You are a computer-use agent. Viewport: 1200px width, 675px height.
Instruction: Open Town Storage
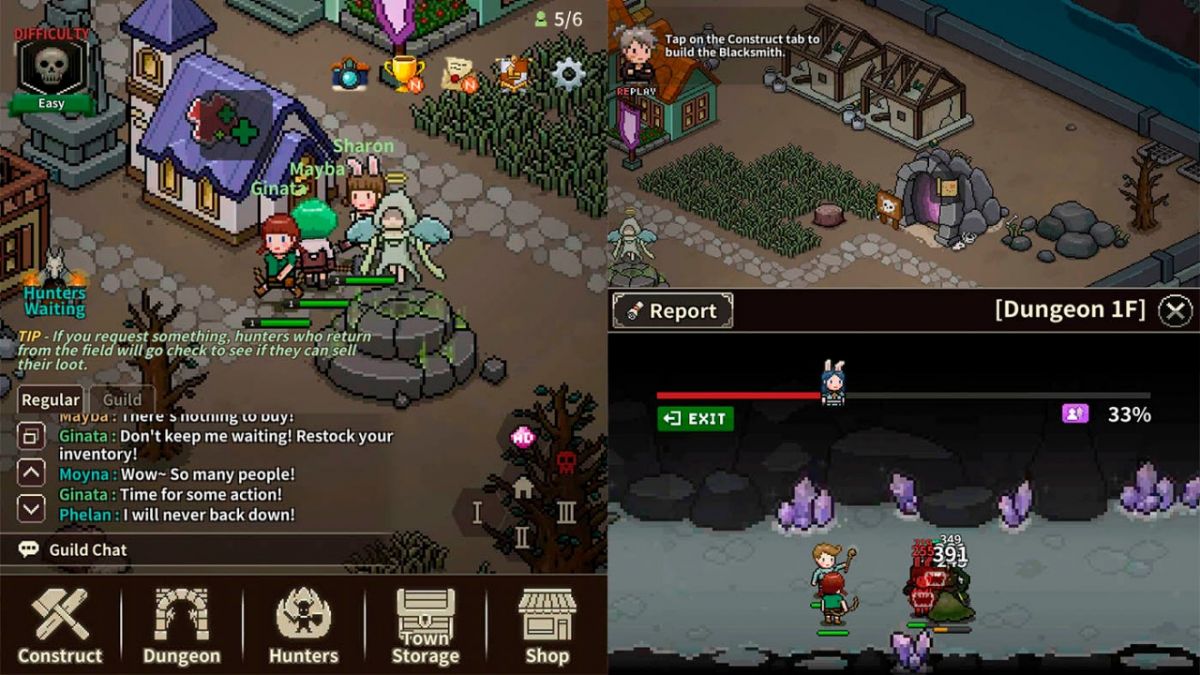coord(425,626)
